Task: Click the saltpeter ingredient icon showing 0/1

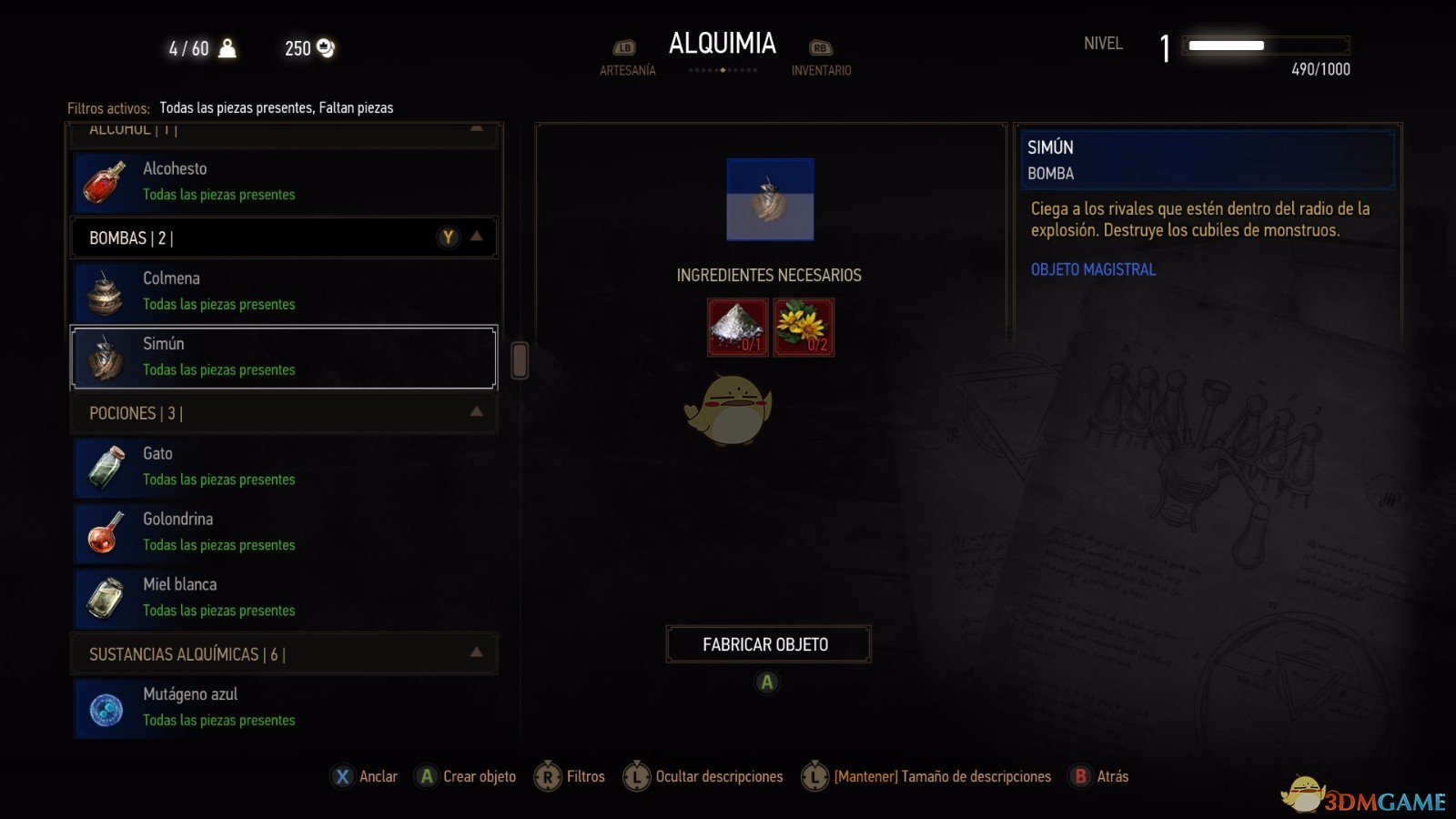Action: click(x=738, y=327)
